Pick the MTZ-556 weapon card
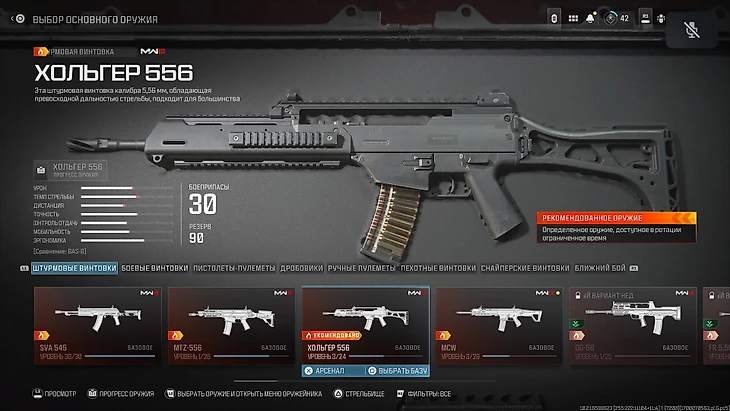This screenshot has width=730, height=411. (229, 320)
